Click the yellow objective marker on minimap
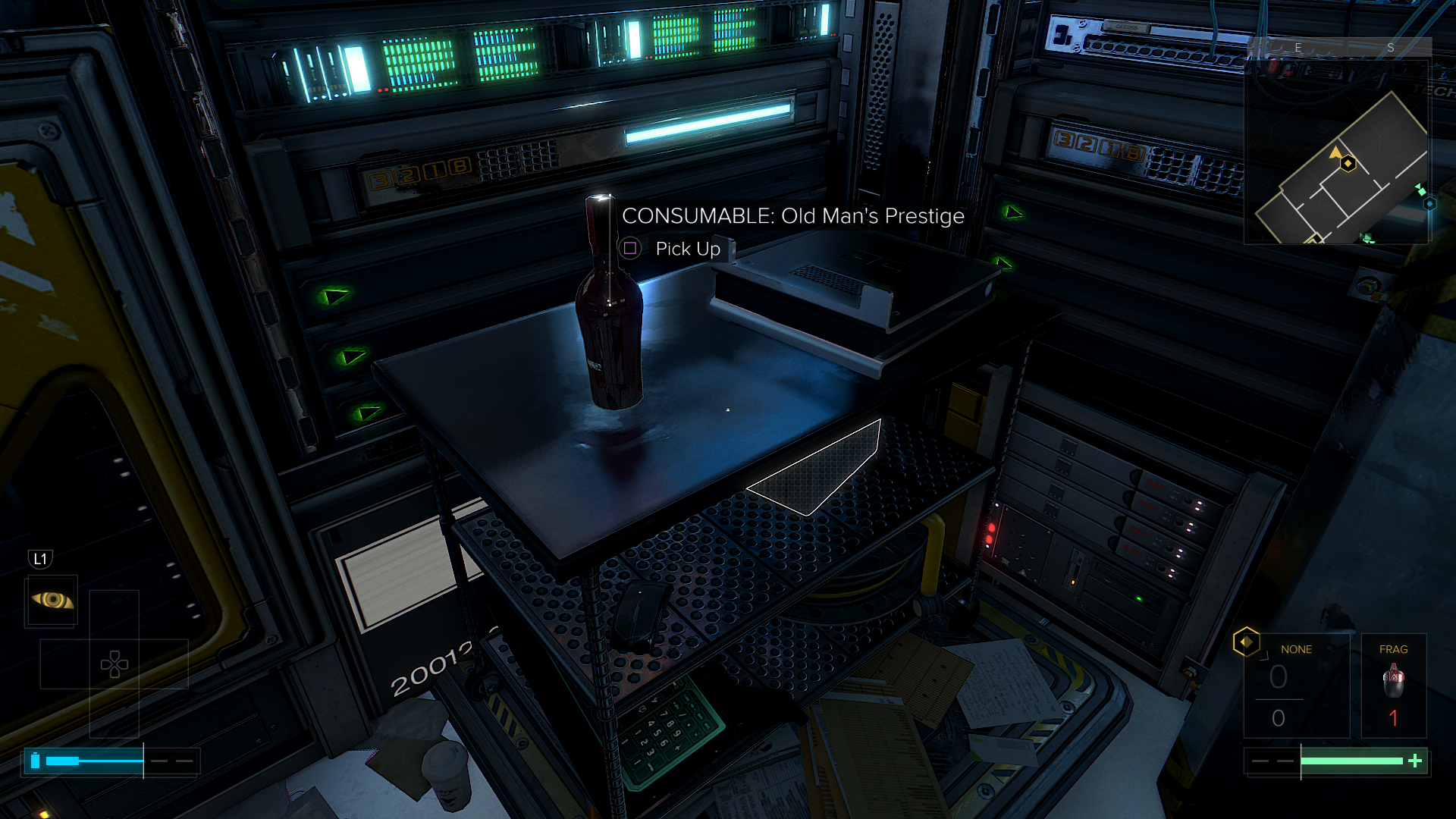 click(x=1348, y=163)
